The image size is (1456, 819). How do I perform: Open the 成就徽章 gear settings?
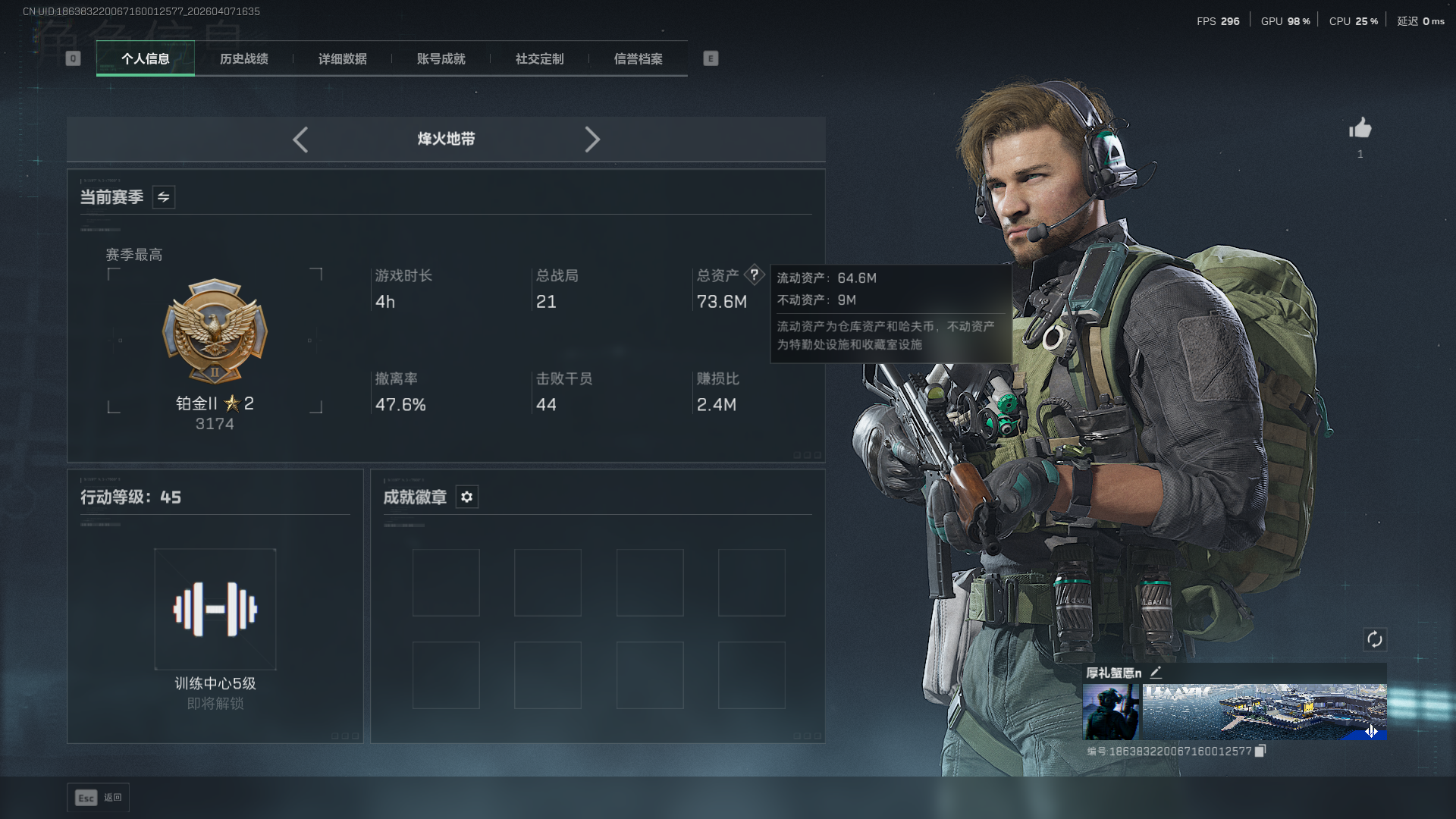466,497
